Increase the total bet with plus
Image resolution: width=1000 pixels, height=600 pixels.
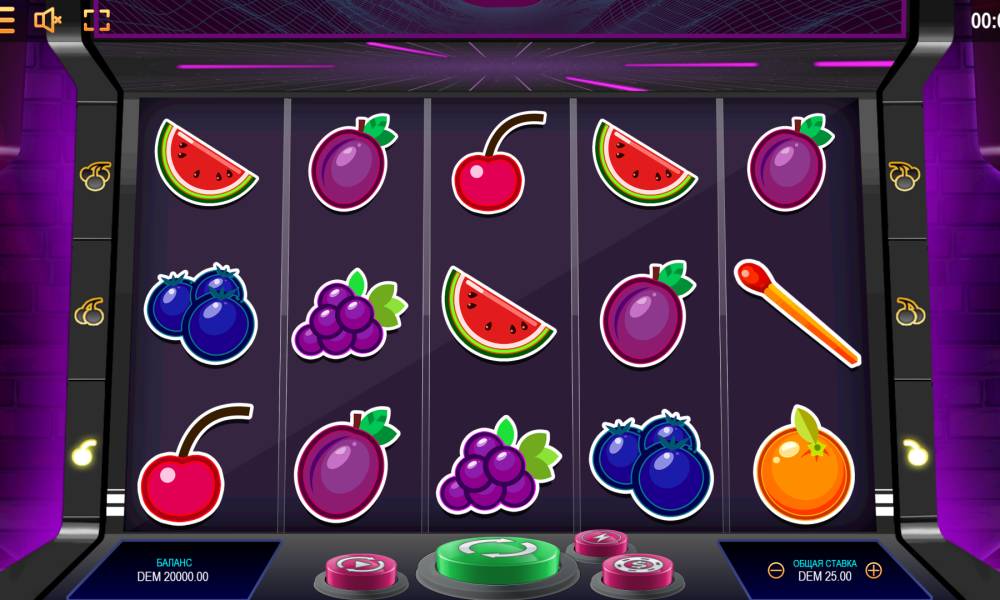point(873,570)
